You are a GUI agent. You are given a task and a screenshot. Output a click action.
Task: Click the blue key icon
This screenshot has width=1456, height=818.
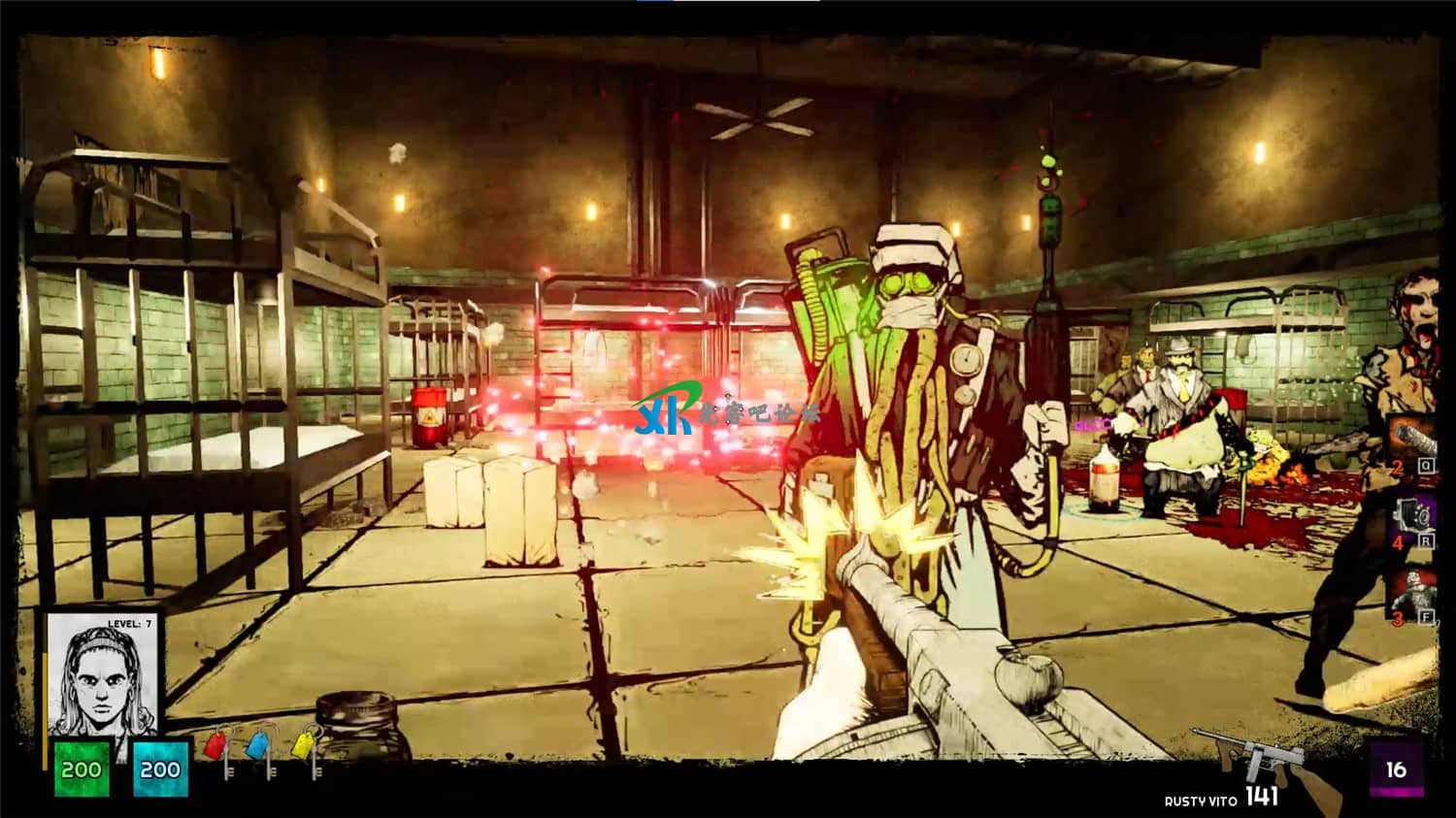tap(260, 747)
